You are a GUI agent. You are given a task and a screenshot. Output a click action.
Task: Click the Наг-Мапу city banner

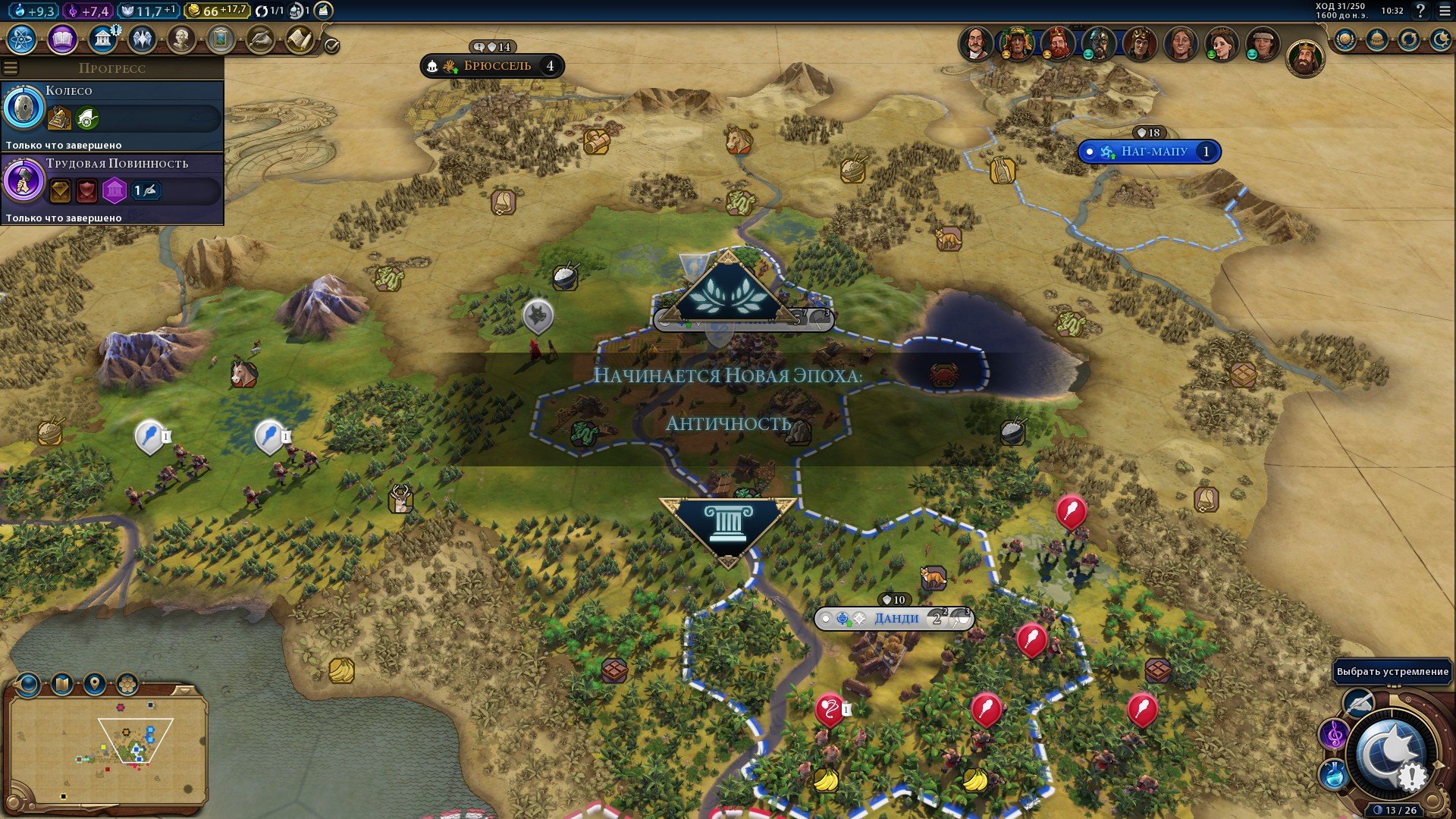[1149, 152]
